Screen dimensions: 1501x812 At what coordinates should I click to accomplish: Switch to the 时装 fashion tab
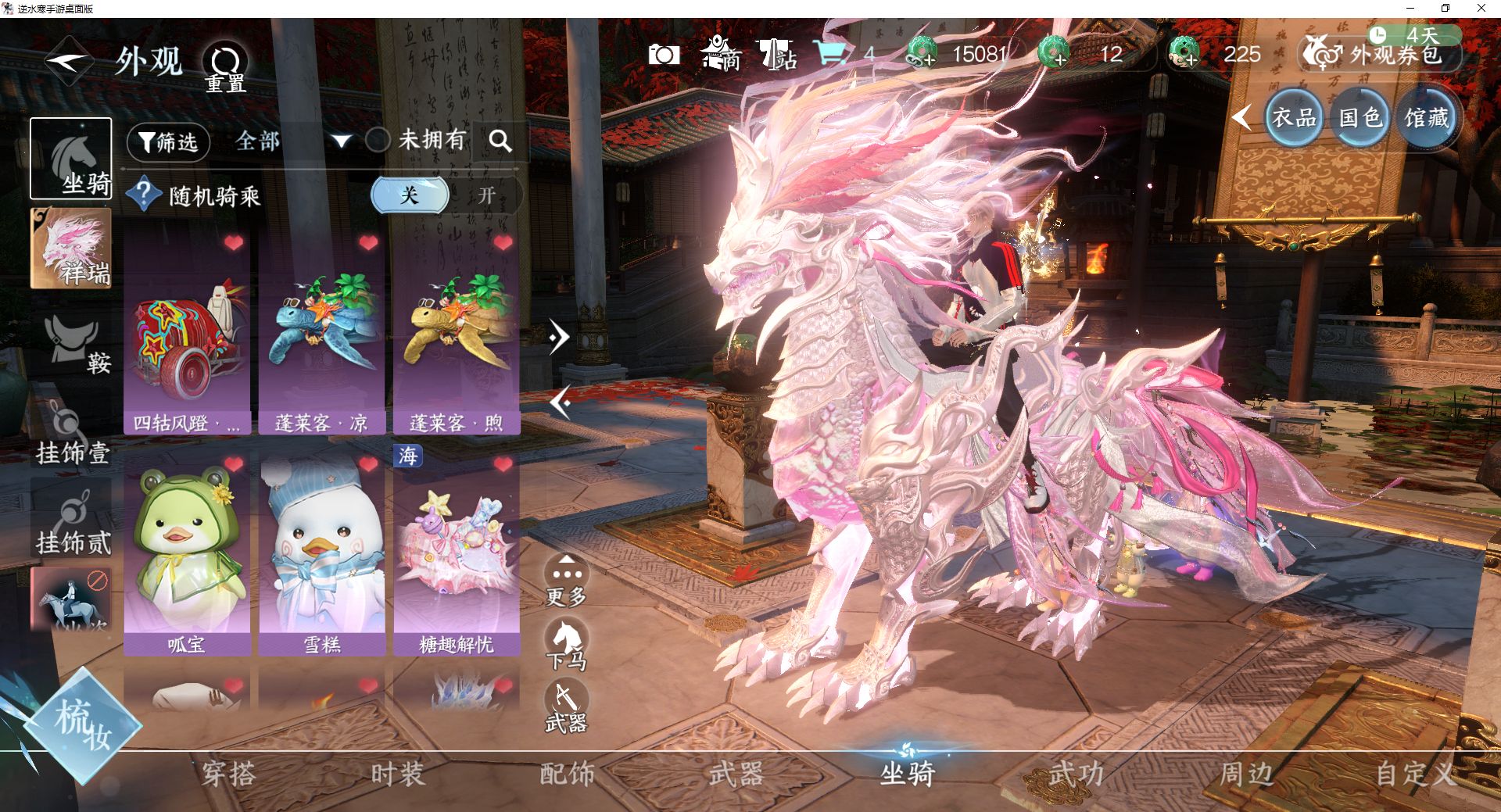click(397, 774)
